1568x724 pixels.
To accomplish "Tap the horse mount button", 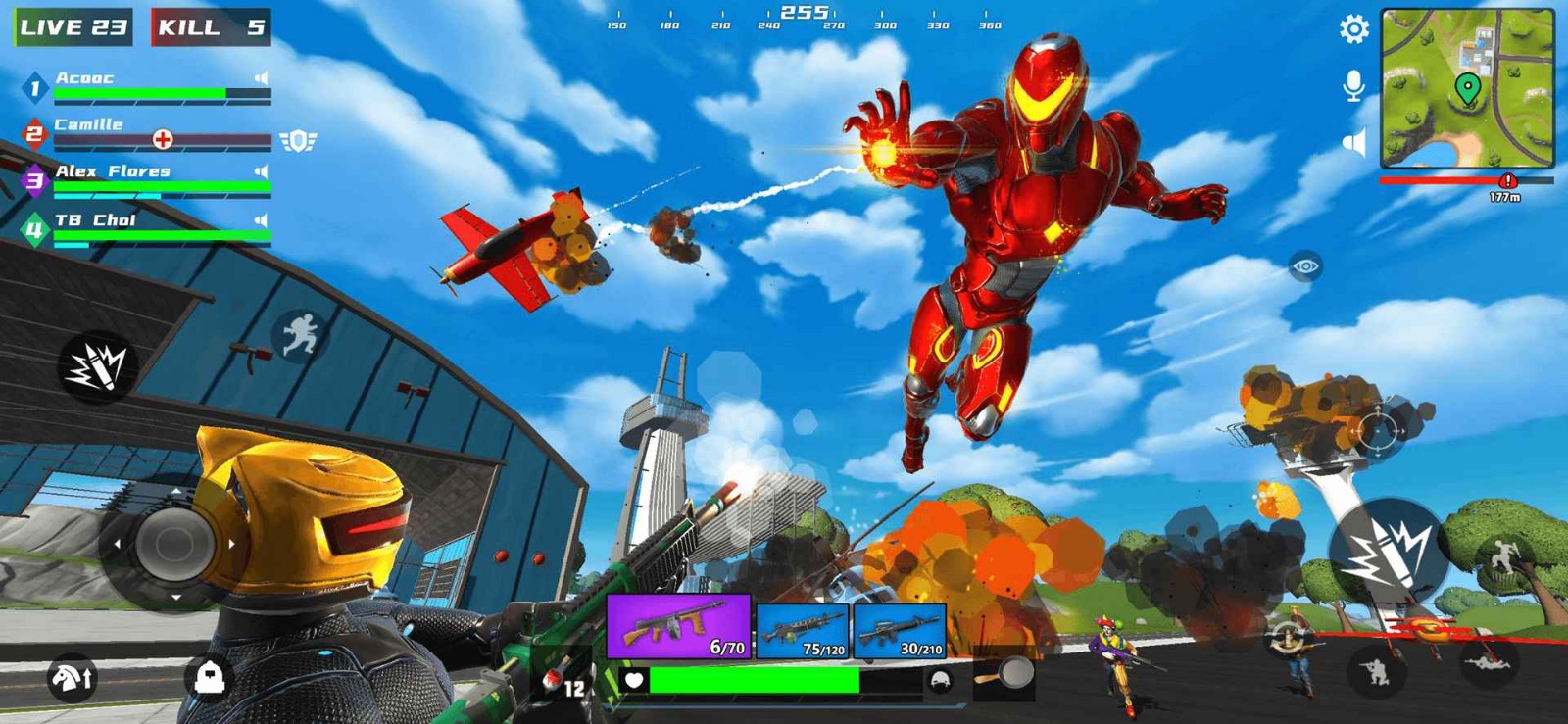I will [x=72, y=677].
